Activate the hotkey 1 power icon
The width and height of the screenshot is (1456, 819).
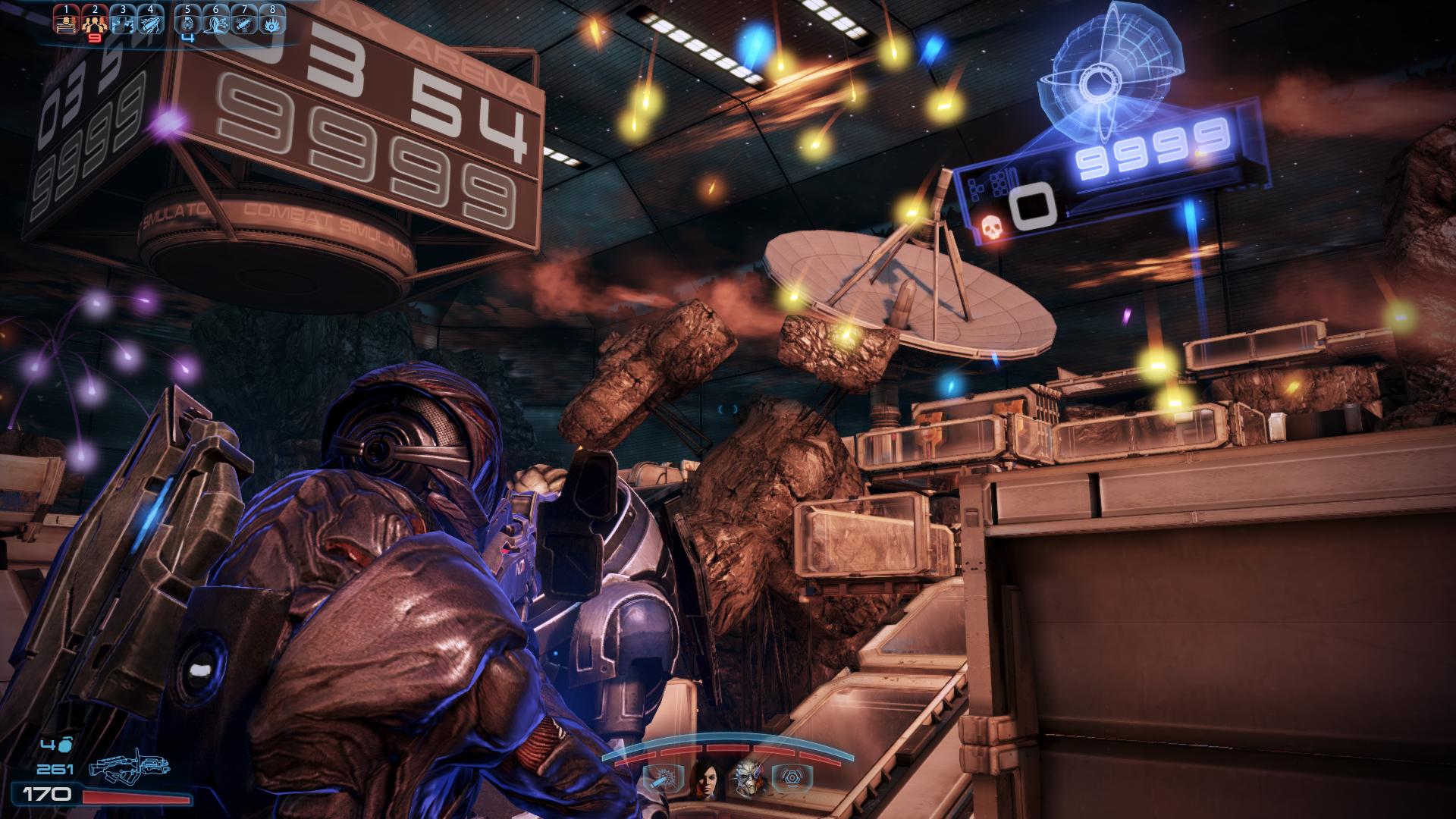67,22
